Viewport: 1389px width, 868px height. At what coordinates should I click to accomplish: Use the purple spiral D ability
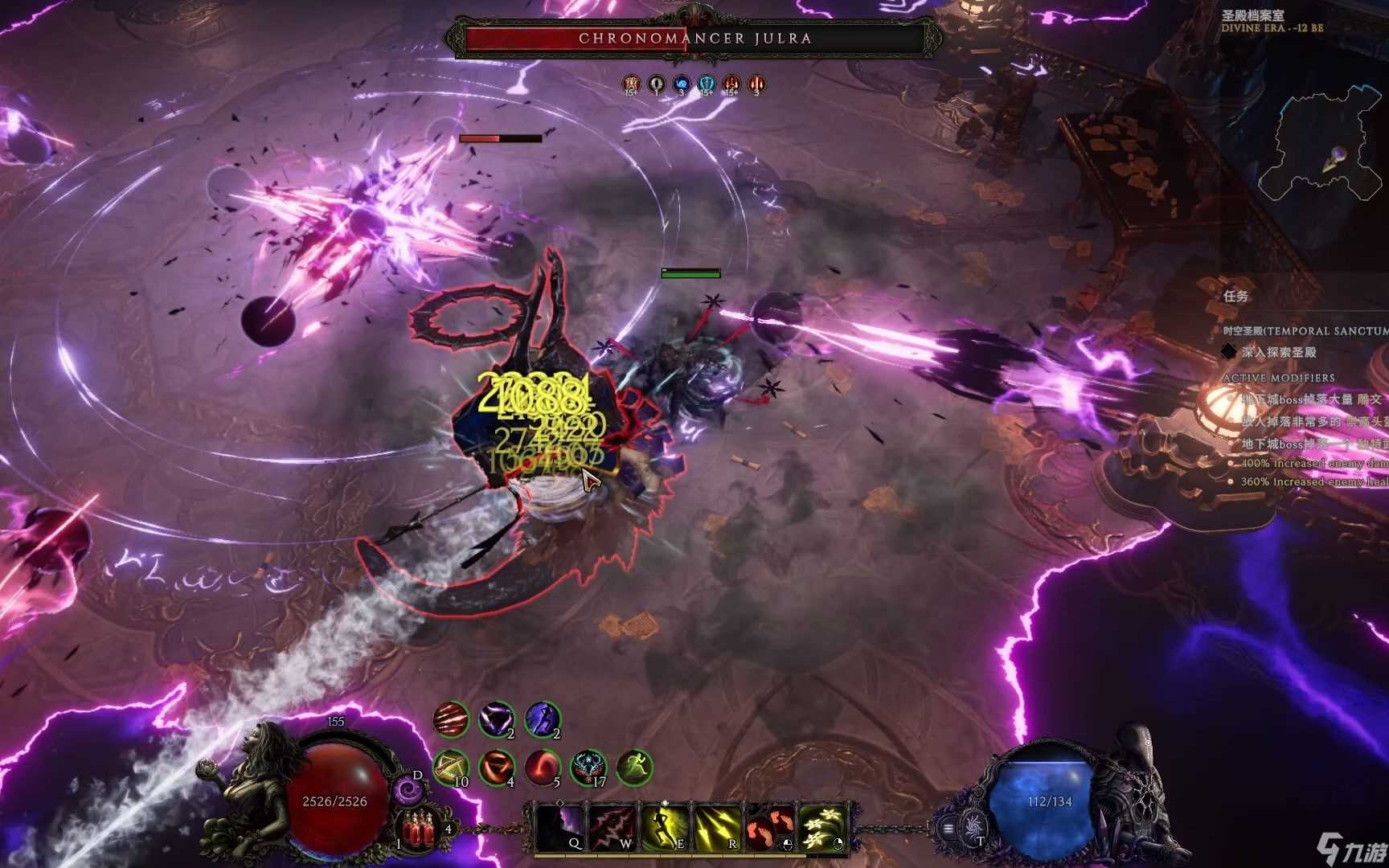[408, 791]
